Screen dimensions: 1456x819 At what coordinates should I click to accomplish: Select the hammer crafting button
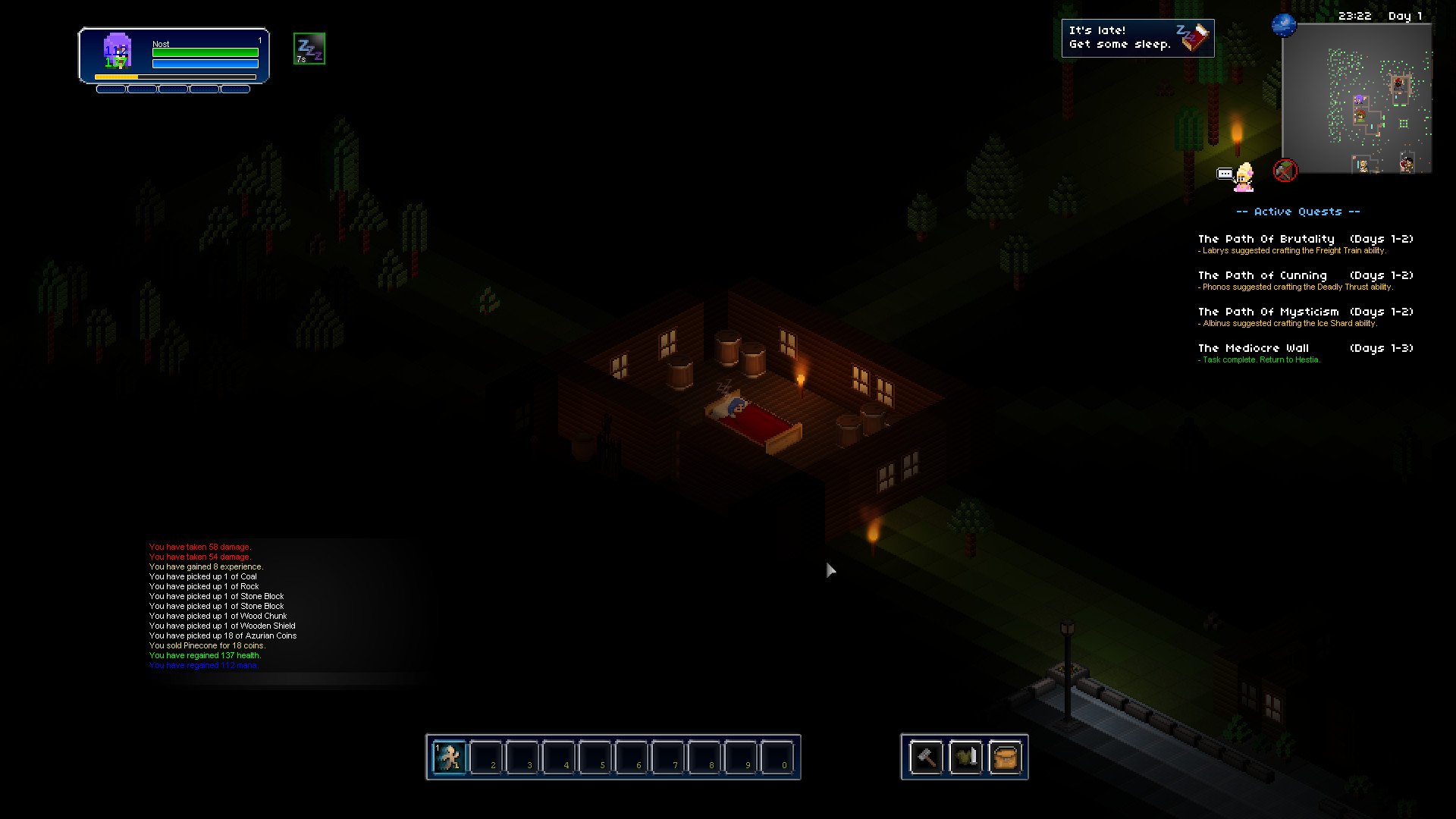tap(926, 757)
